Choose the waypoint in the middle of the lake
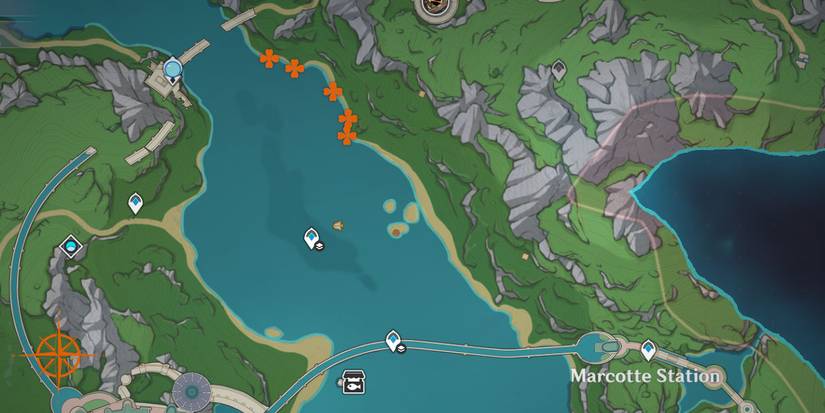Image resolution: width=825 pixels, height=413 pixels. coord(313,238)
